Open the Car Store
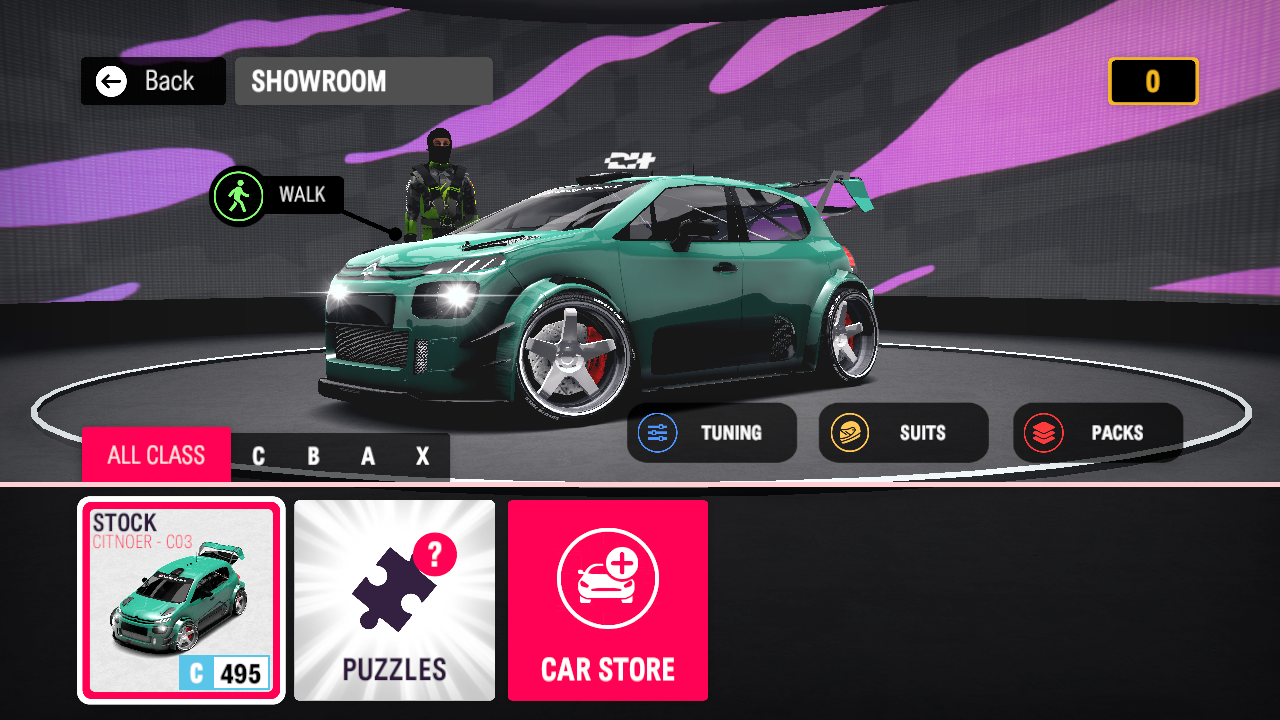This screenshot has height=720, width=1280. tap(608, 600)
